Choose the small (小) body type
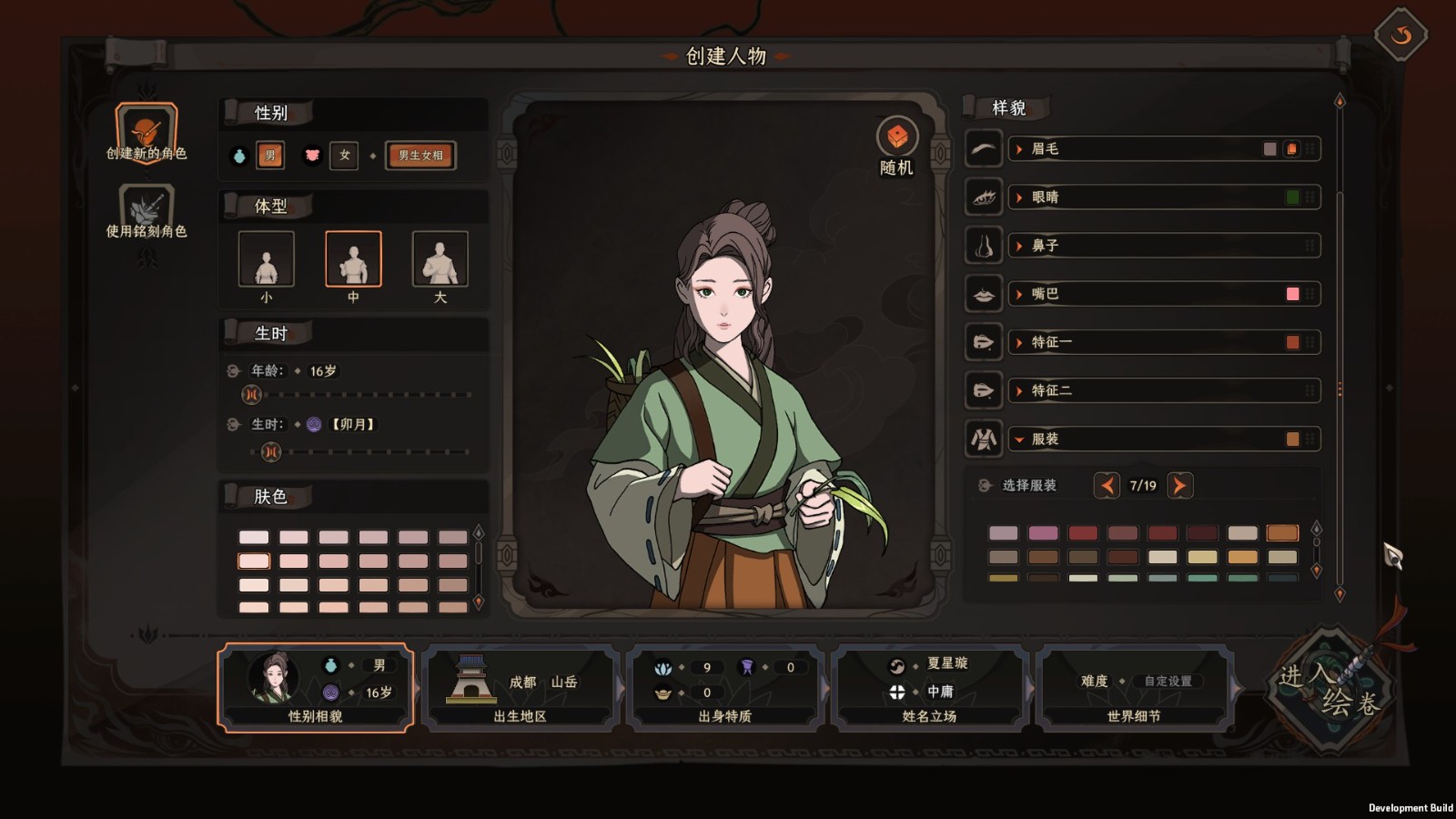Image resolution: width=1456 pixels, height=819 pixels. pos(266,259)
